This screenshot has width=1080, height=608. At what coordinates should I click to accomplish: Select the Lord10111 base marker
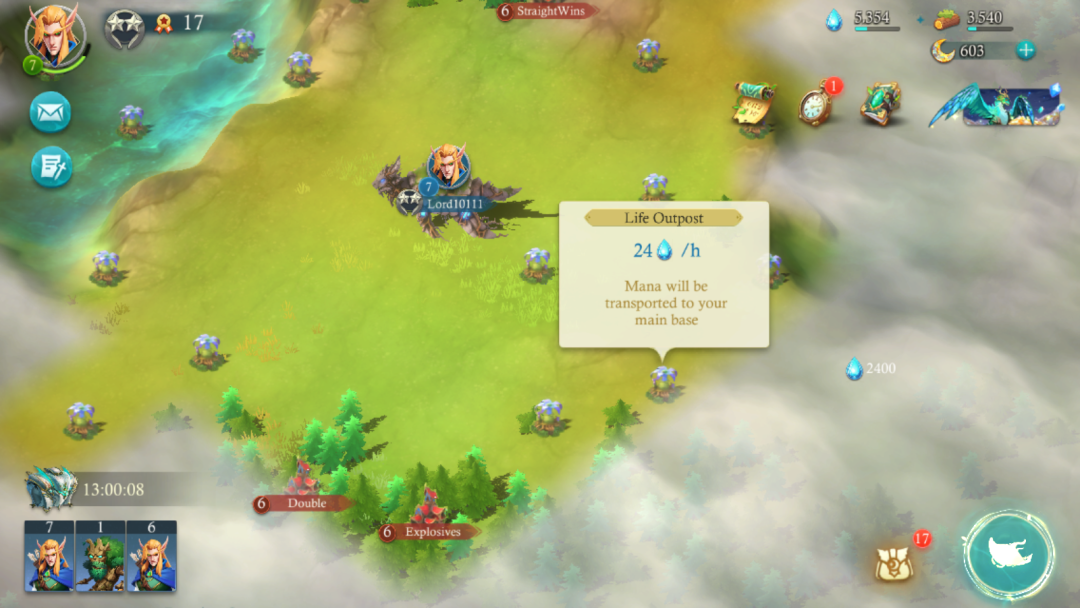pyautogui.click(x=449, y=185)
